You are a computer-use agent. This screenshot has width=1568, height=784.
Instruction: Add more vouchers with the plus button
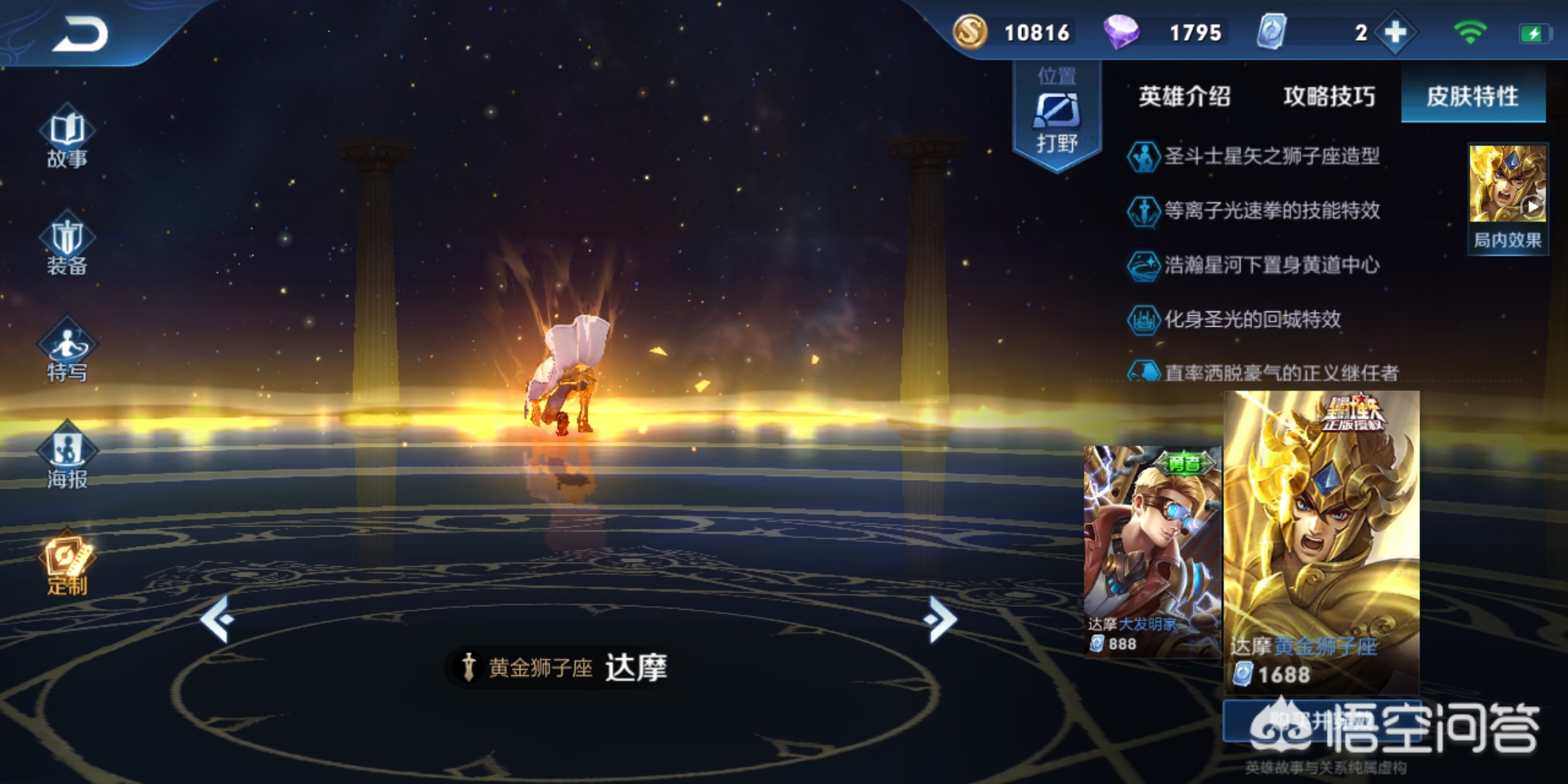1395,33
